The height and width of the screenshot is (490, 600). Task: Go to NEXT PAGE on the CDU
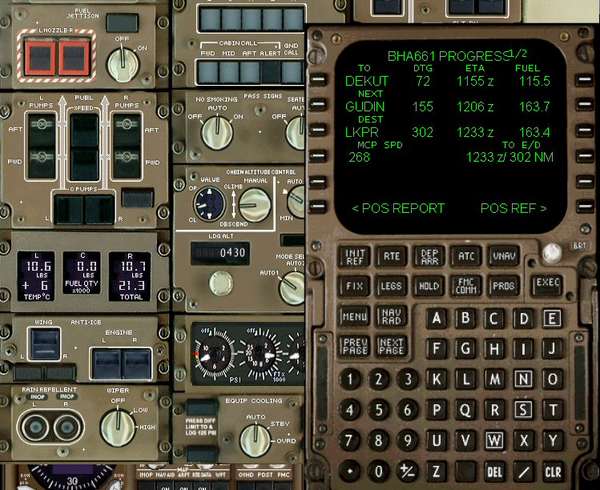click(x=392, y=346)
